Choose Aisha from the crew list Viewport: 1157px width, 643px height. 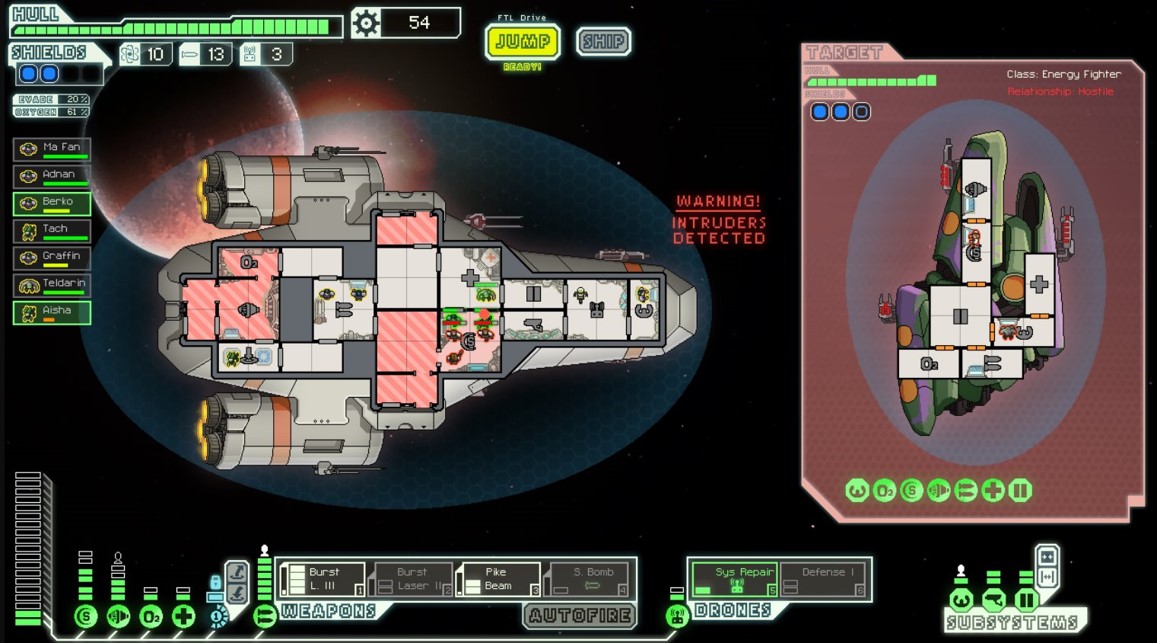[52, 312]
